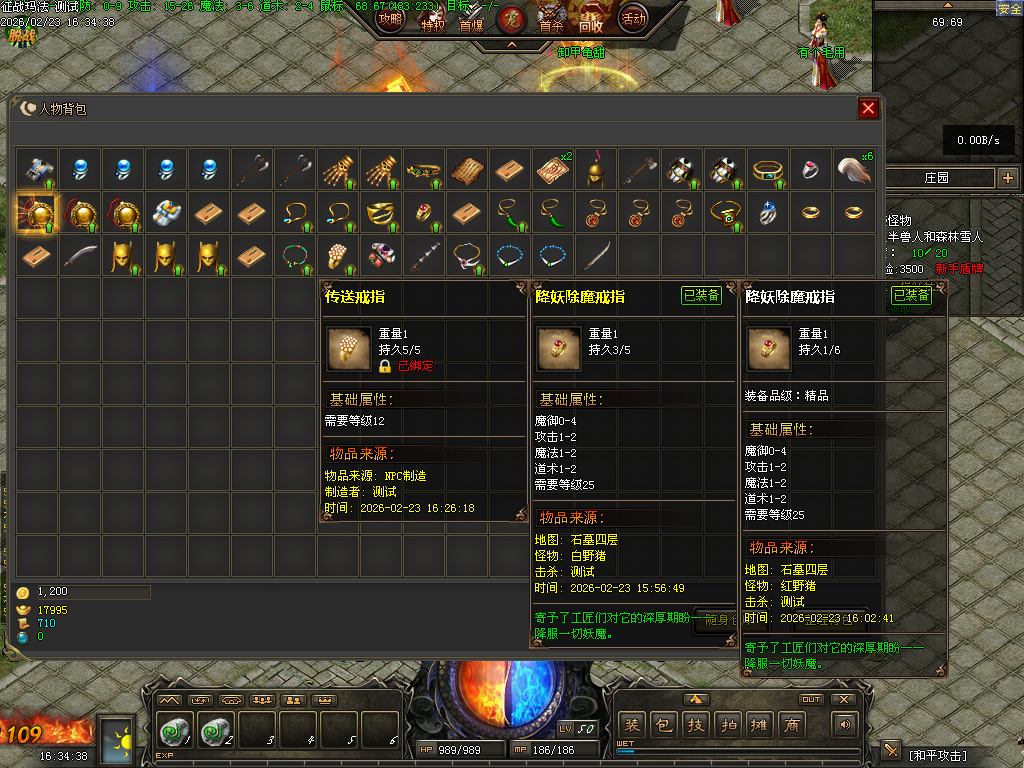Select the feather item stack x6
Image resolution: width=1024 pixels, height=768 pixels.
853,170
